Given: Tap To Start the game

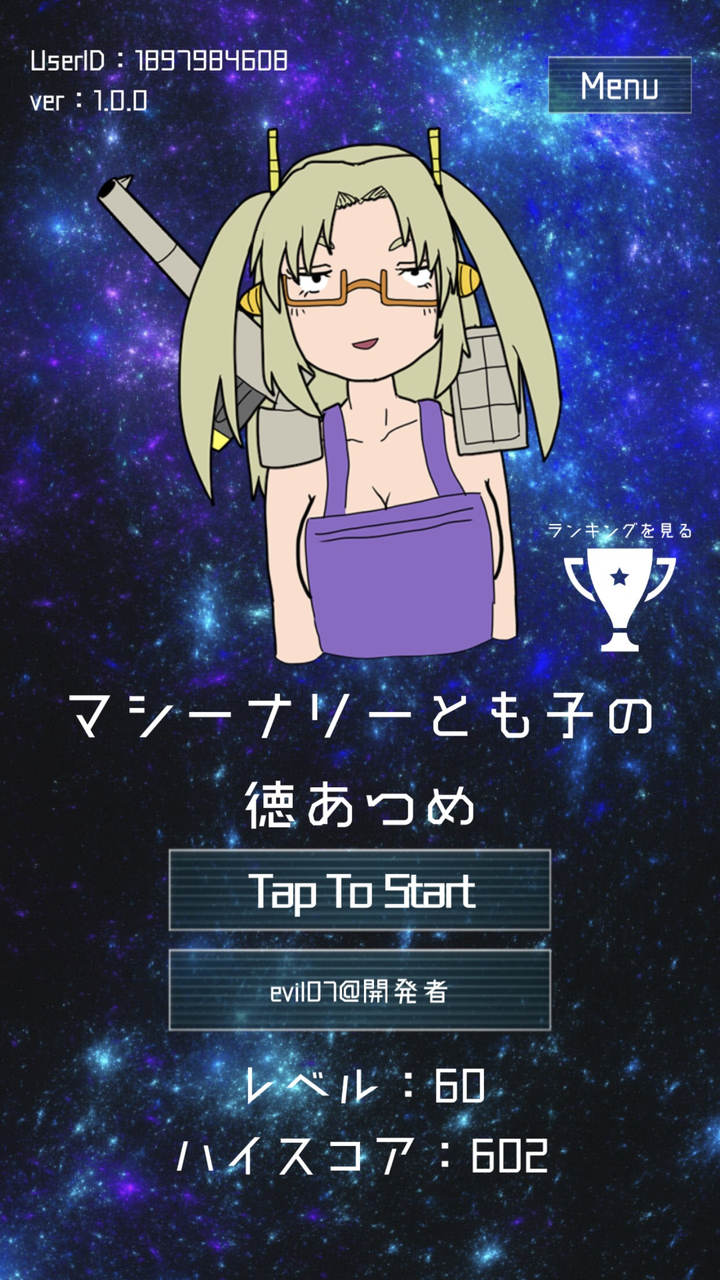Looking at the screenshot, I should pyautogui.click(x=360, y=890).
